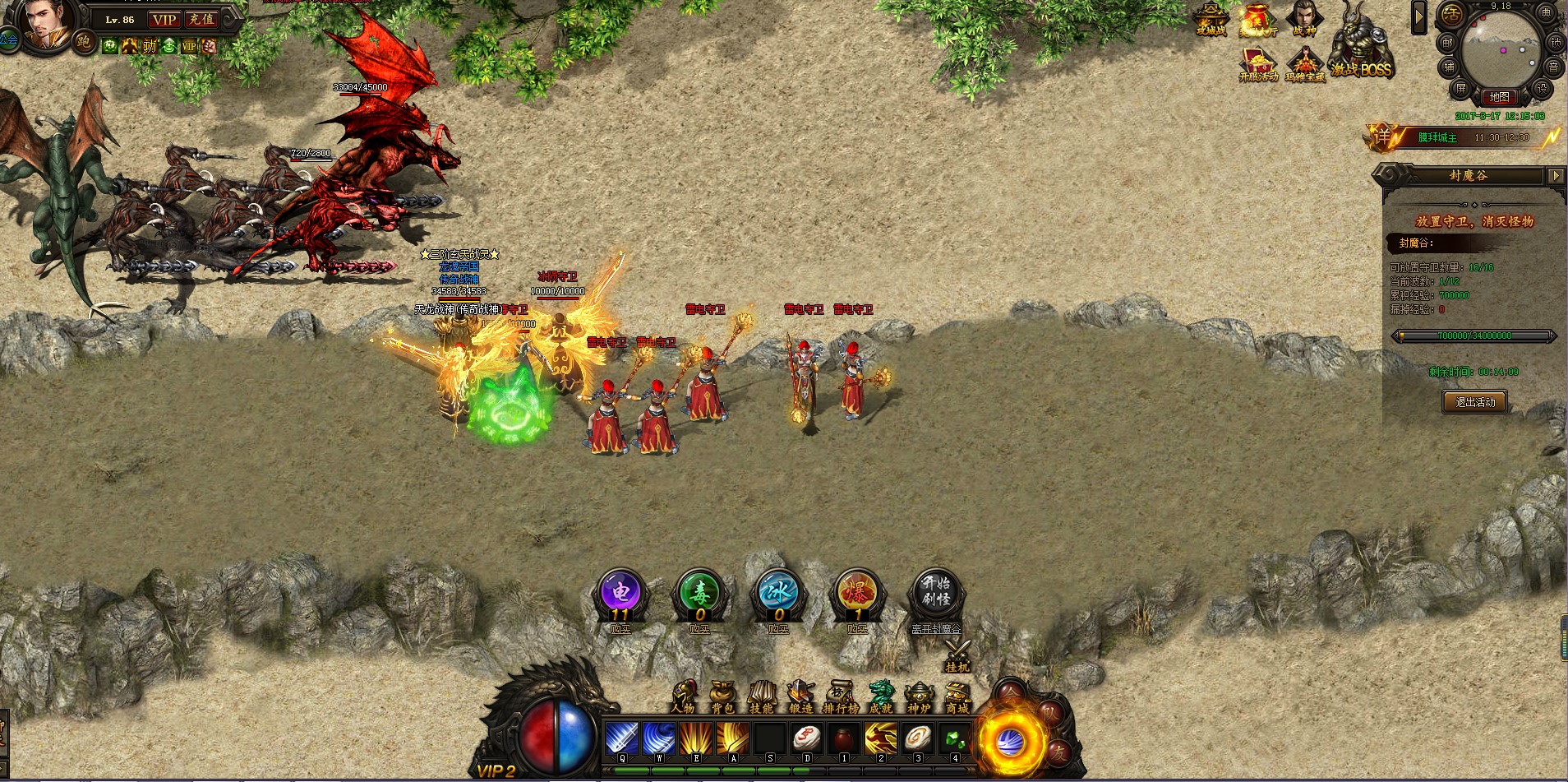Open the 地图 map button under minimap
Image resolution: width=1568 pixels, height=782 pixels.
click(x=1500, y=97)
